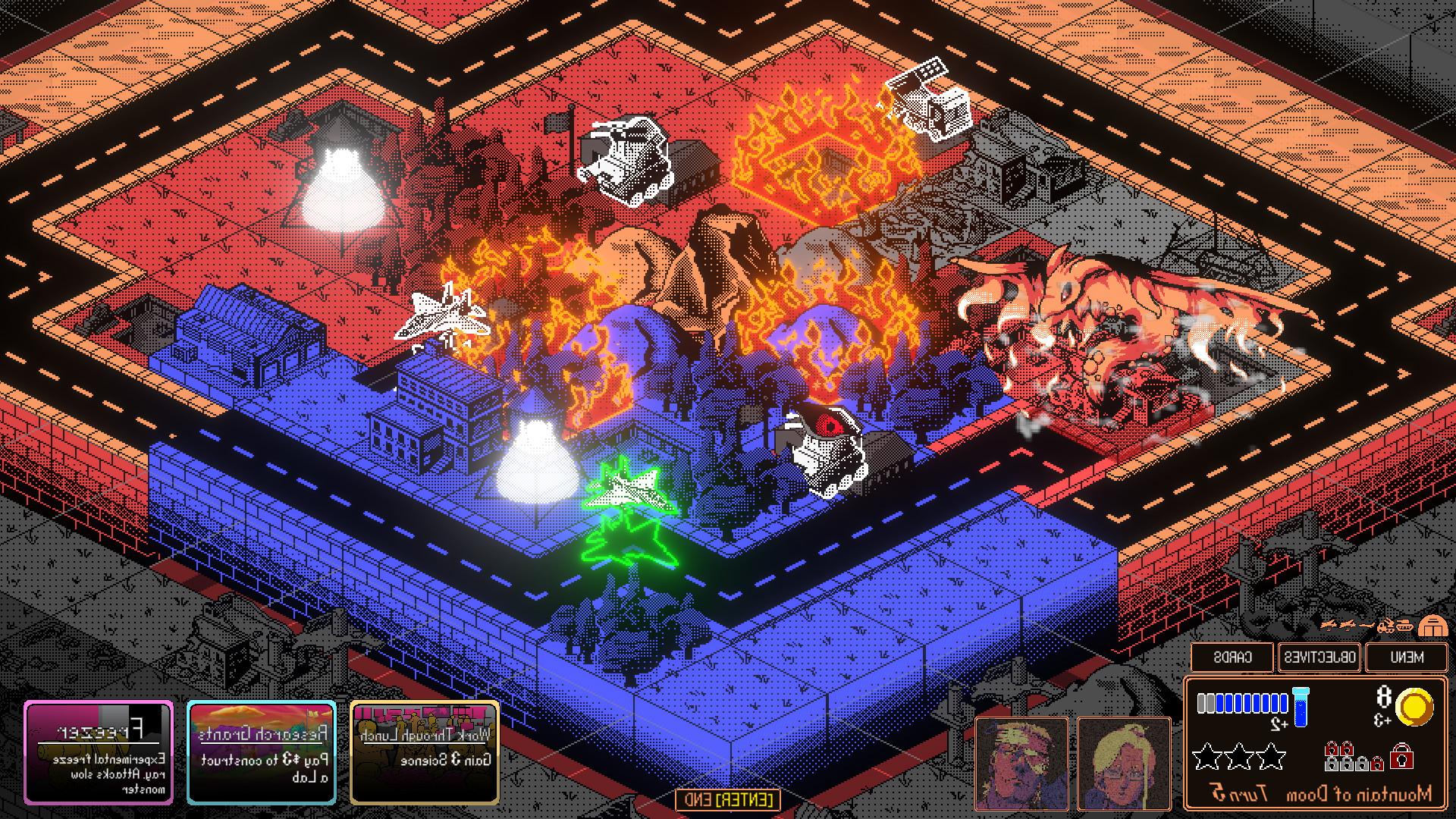This screenshot has width=1456, height=819.
Task: Open the mirrored MENU button
Action: 1407,657
